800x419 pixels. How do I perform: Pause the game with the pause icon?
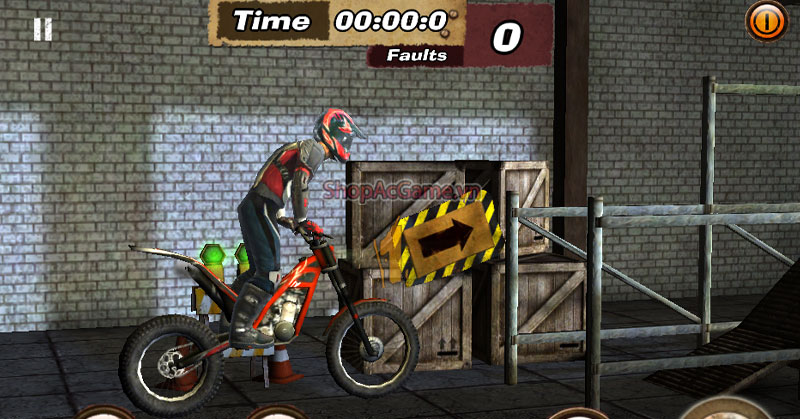(42, 29)
